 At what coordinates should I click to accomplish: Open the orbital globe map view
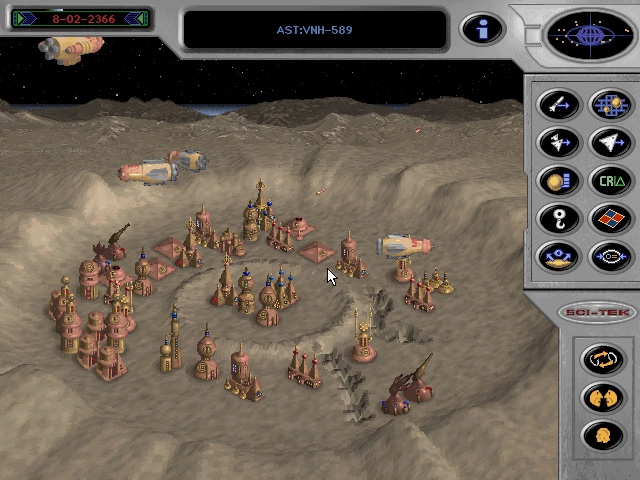pyautogui.click(x=588, y=36)
